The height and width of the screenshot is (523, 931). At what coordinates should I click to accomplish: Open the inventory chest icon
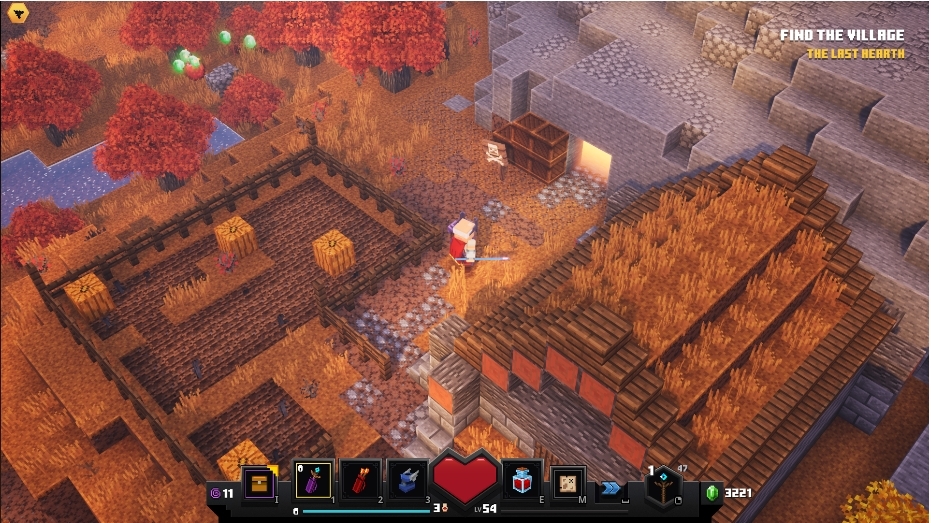coord(259,484)
